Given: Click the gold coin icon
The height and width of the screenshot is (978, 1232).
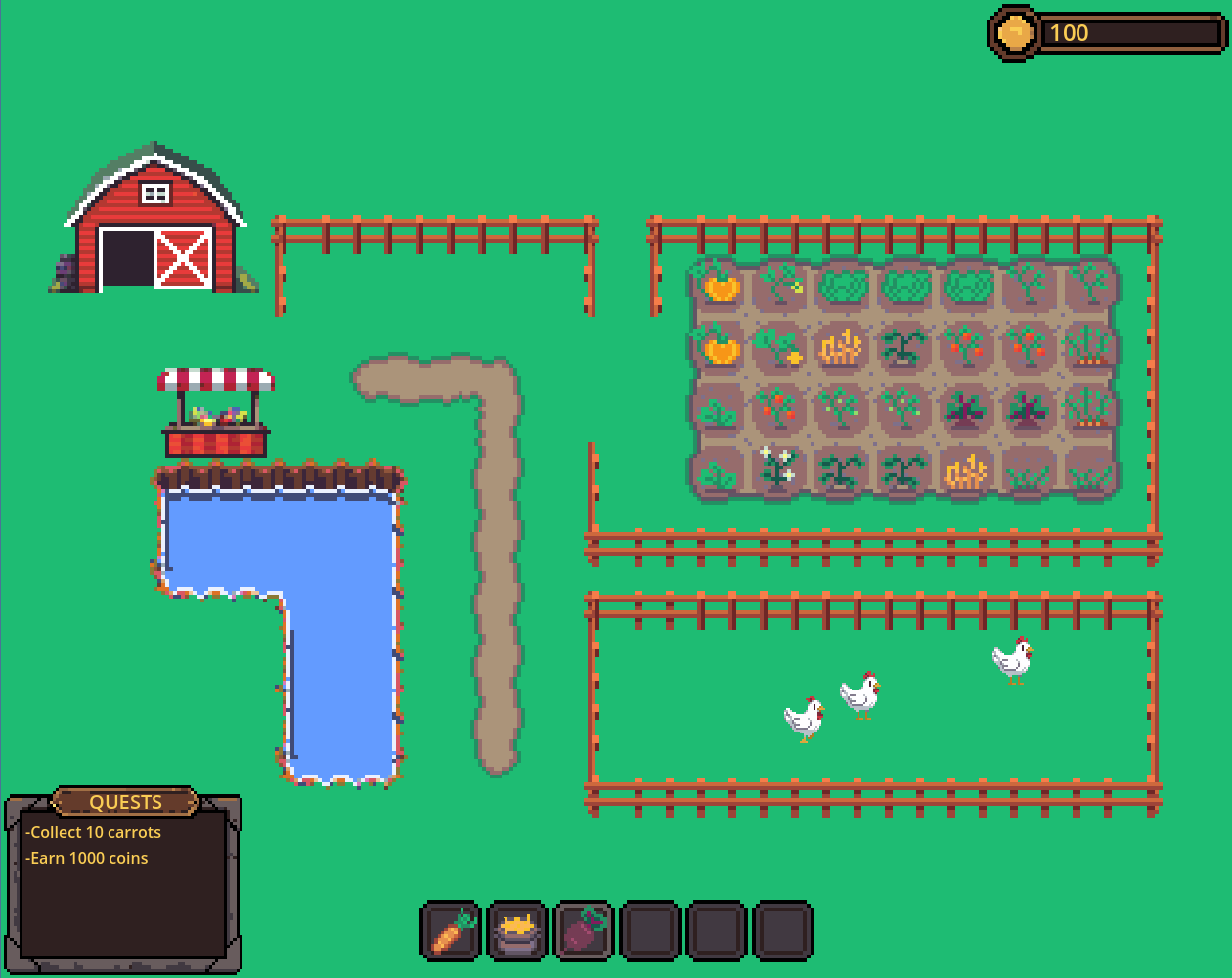Looking at the screenshot, I should (1014, 33).
